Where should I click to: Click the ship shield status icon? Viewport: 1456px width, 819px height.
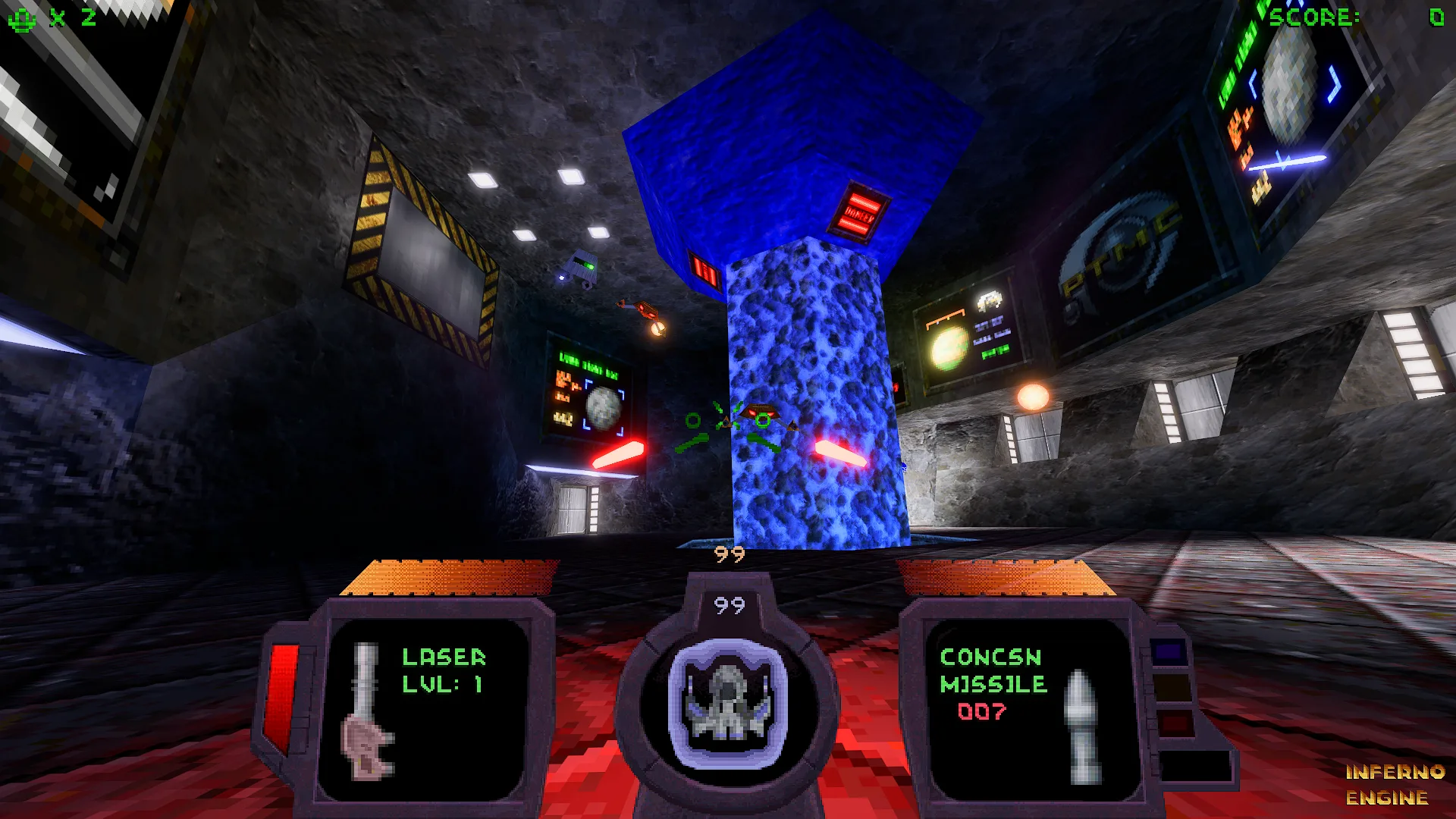point(727,703)
